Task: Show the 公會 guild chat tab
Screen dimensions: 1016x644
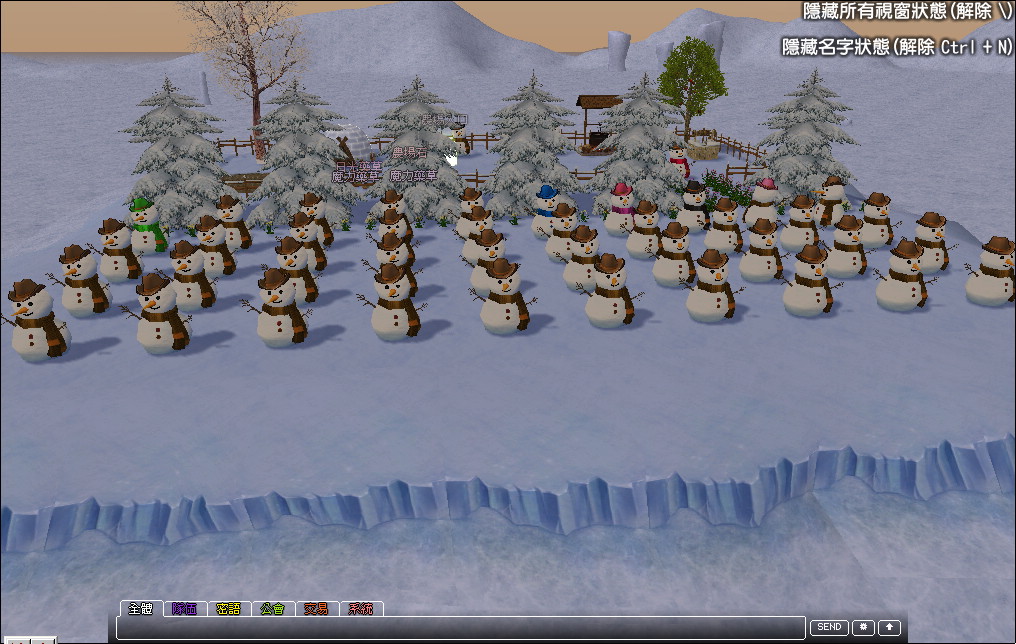Action: coord(272,608)
